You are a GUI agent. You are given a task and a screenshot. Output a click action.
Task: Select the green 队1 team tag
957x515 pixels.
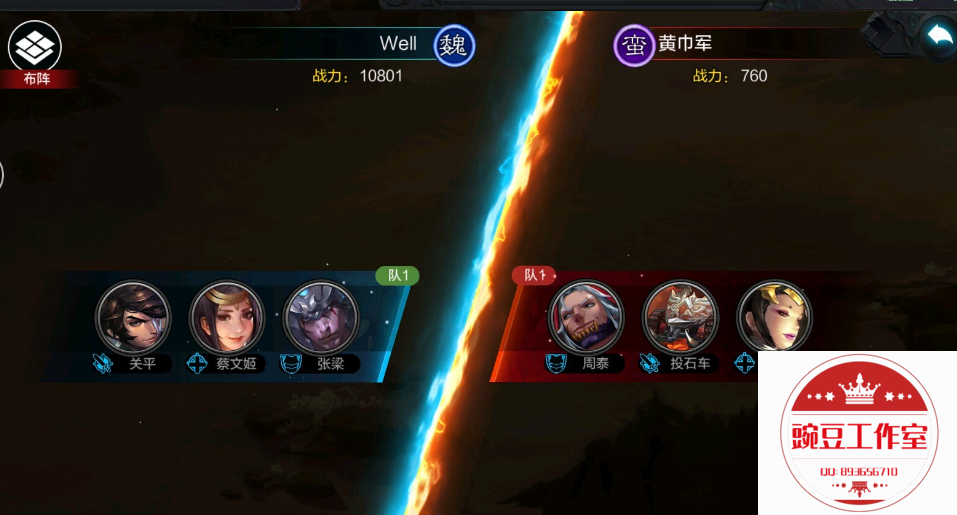click(397, 275)
